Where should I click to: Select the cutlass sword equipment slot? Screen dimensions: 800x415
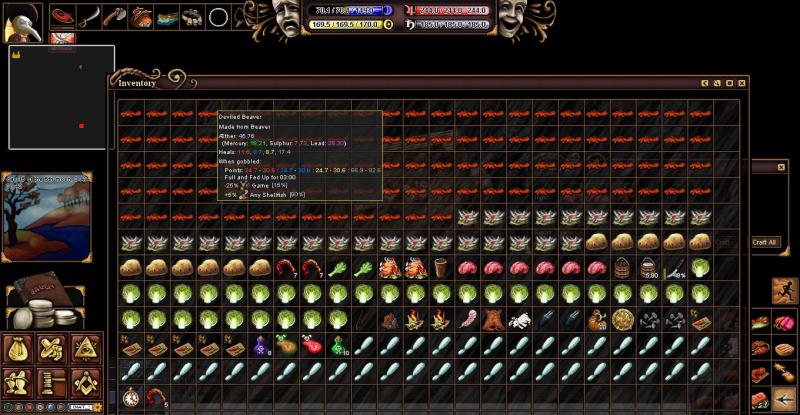coord(89,16)
